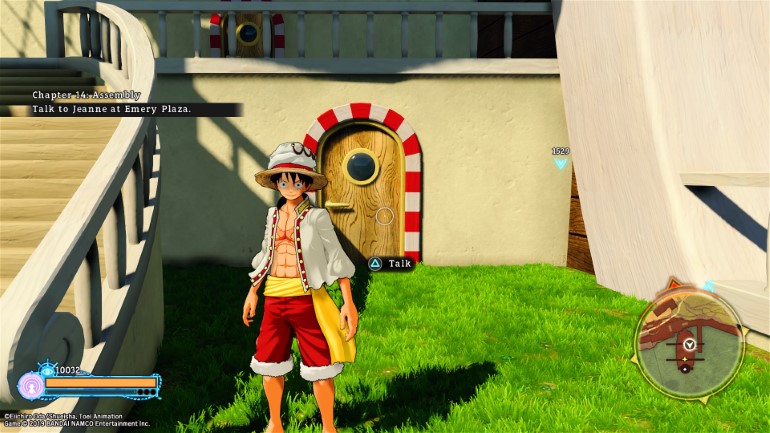Click the round character portrait icon
The height and width of the screenshot is (433, 770).
coord(31,386)
